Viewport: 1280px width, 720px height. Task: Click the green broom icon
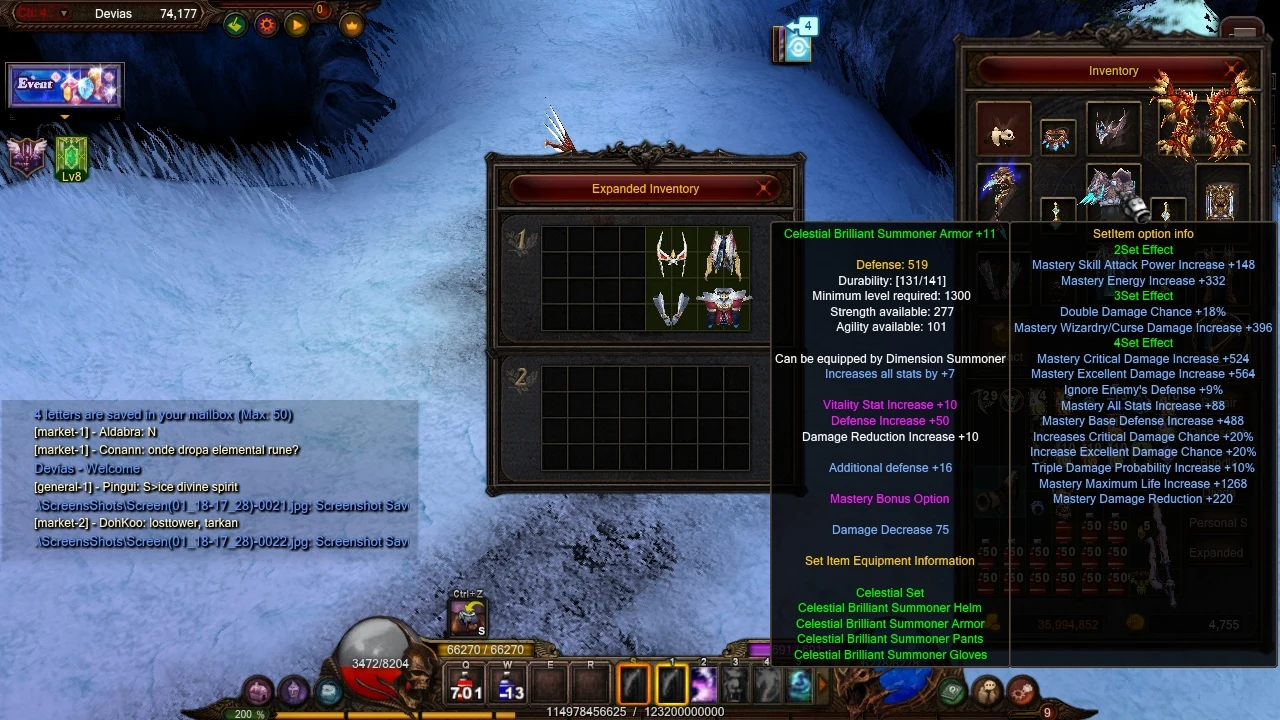[235, 25]
